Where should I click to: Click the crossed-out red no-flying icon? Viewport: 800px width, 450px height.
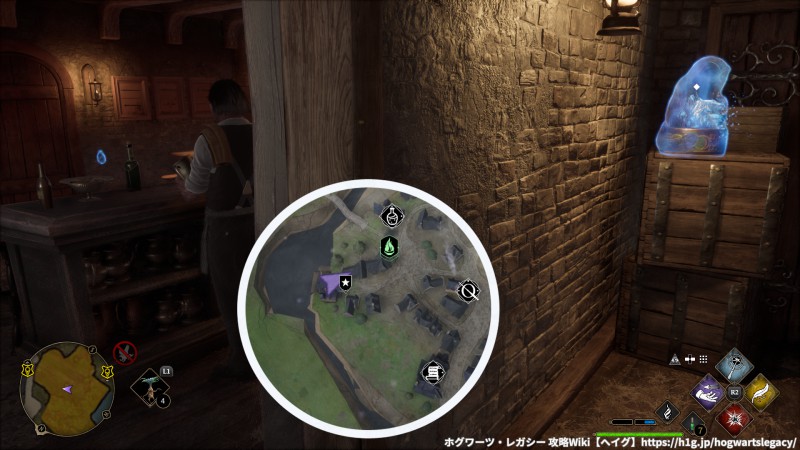tap(124, 351)
